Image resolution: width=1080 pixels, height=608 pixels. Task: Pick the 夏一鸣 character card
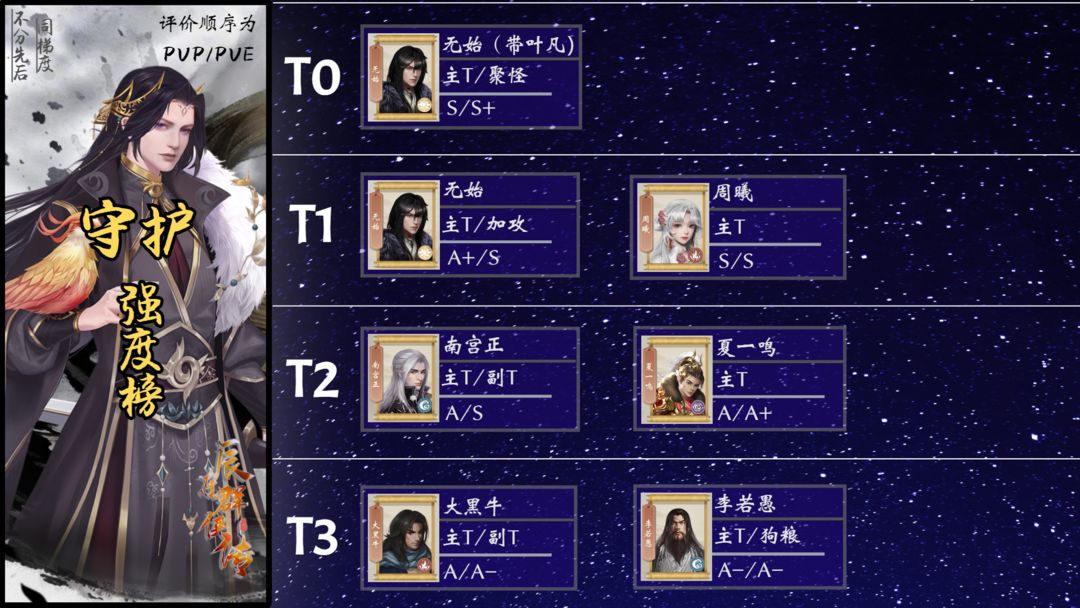point(740,378)
